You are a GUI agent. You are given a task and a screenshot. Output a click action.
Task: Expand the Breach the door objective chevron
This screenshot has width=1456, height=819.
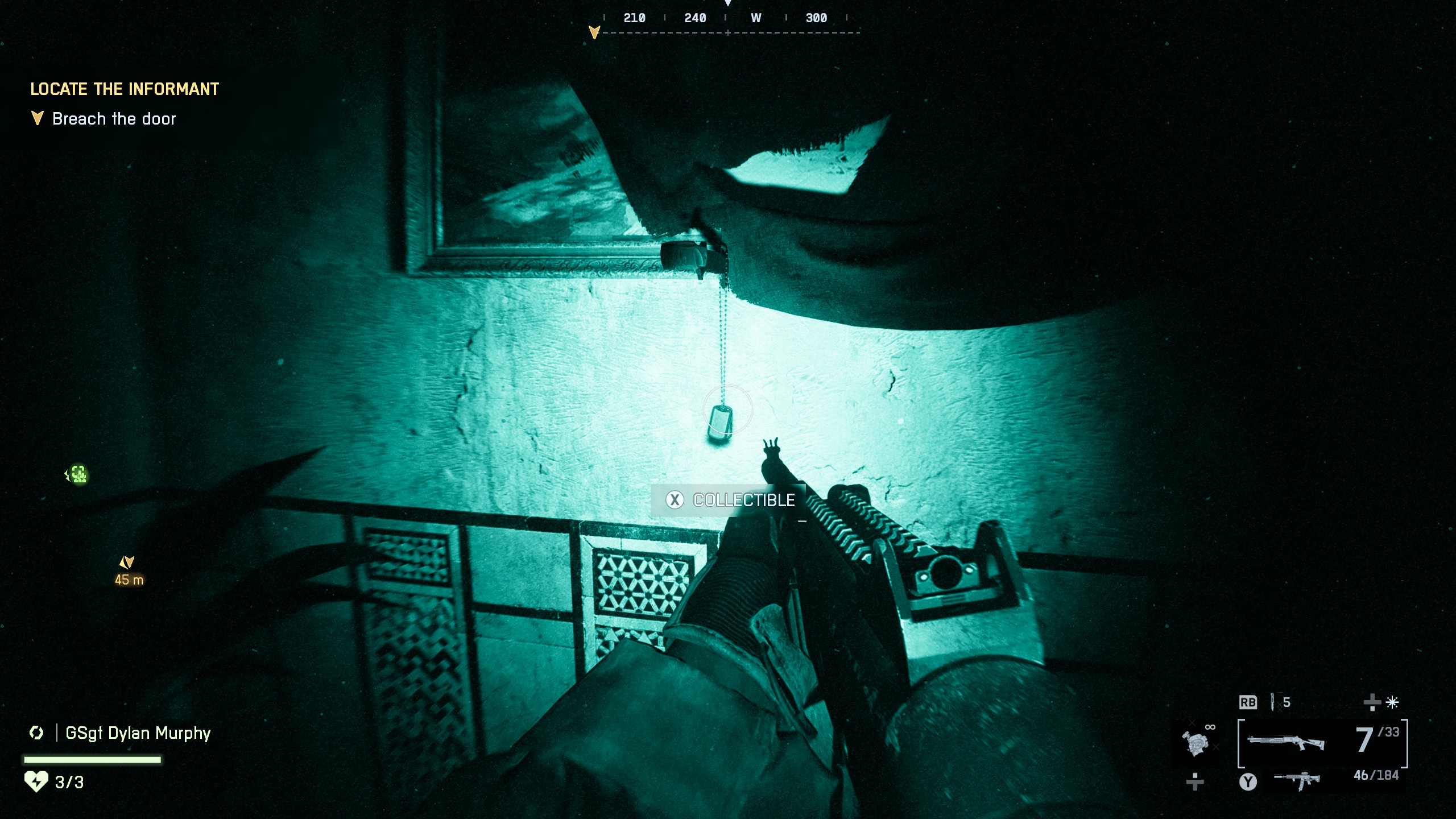coord(37,118)
